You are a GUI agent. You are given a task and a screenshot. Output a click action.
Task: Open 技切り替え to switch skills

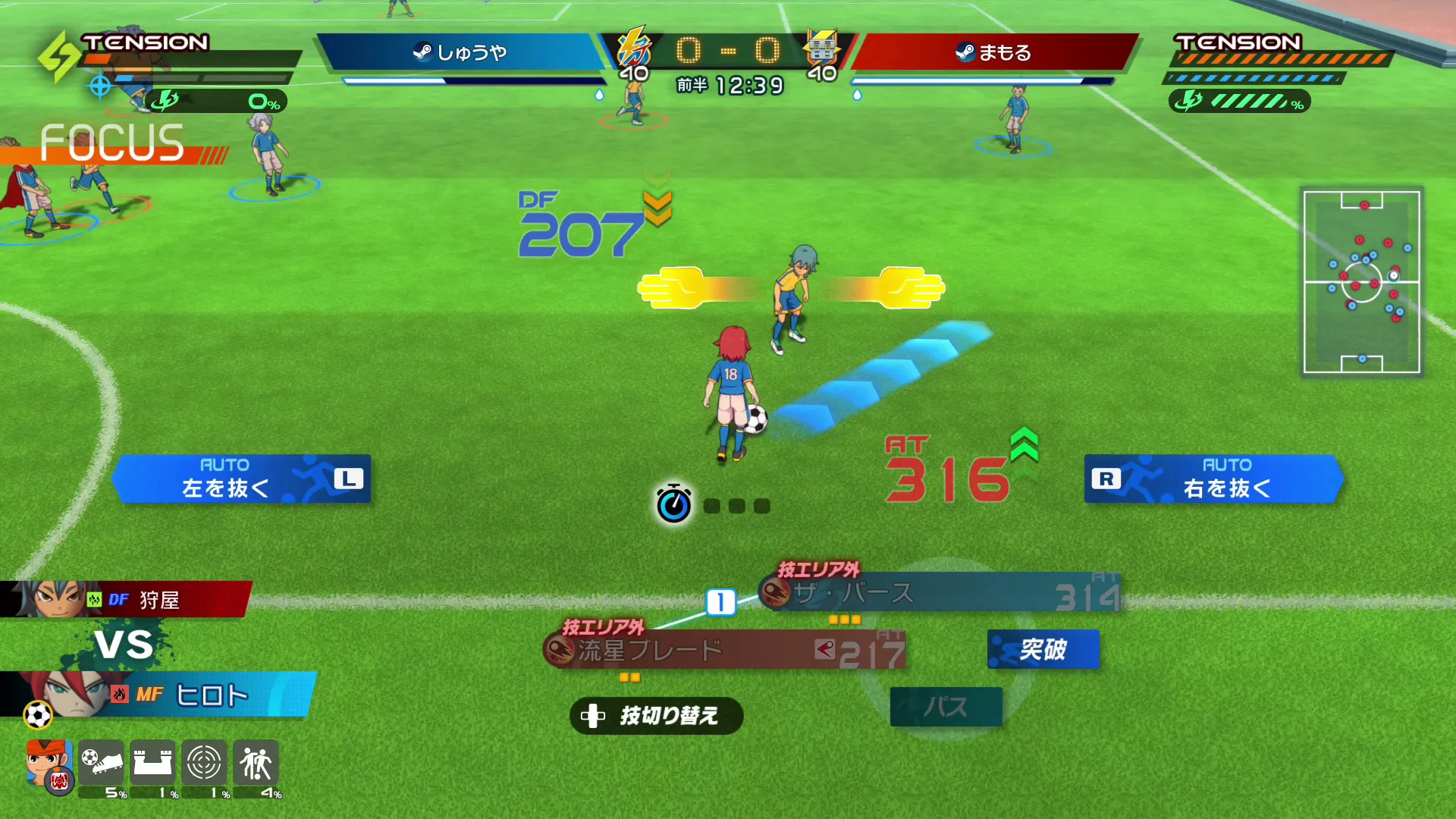656,716
